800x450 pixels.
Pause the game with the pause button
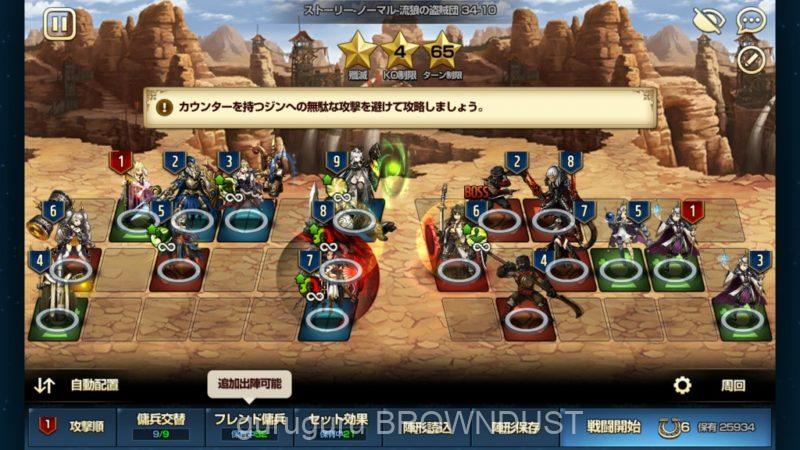[x=59, y=23]
